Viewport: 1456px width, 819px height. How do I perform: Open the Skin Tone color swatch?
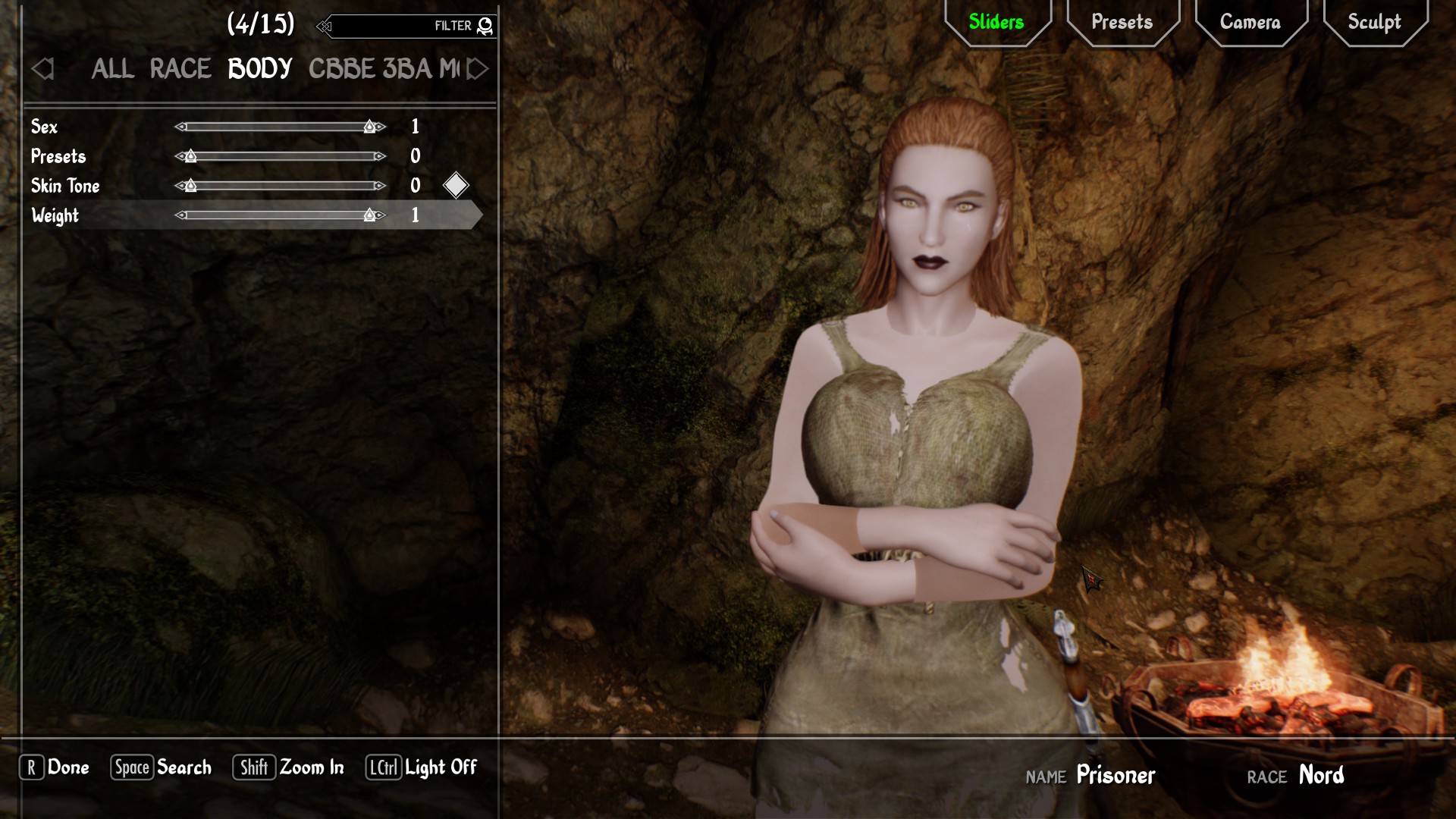(456, 185)
